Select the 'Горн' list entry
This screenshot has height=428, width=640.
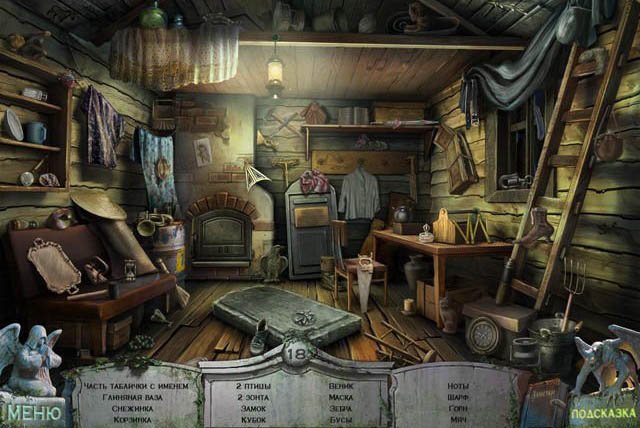coord(458,408)
